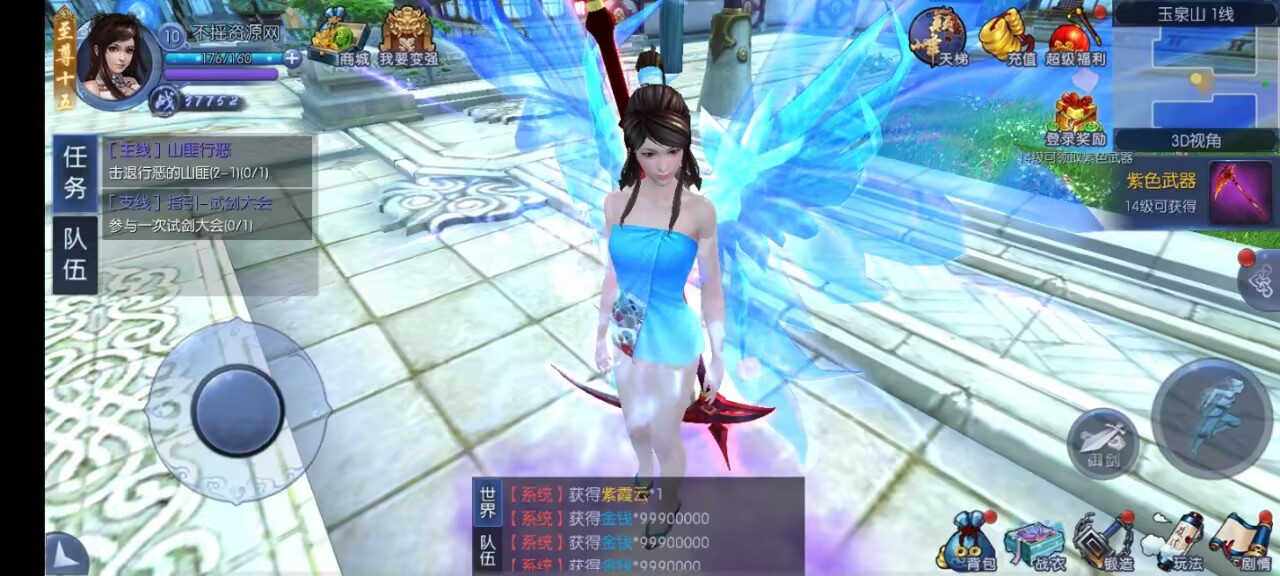Open the 玉泉山 minimap
Viewport: 1280px width, 576px height.
click(1195, 76)
